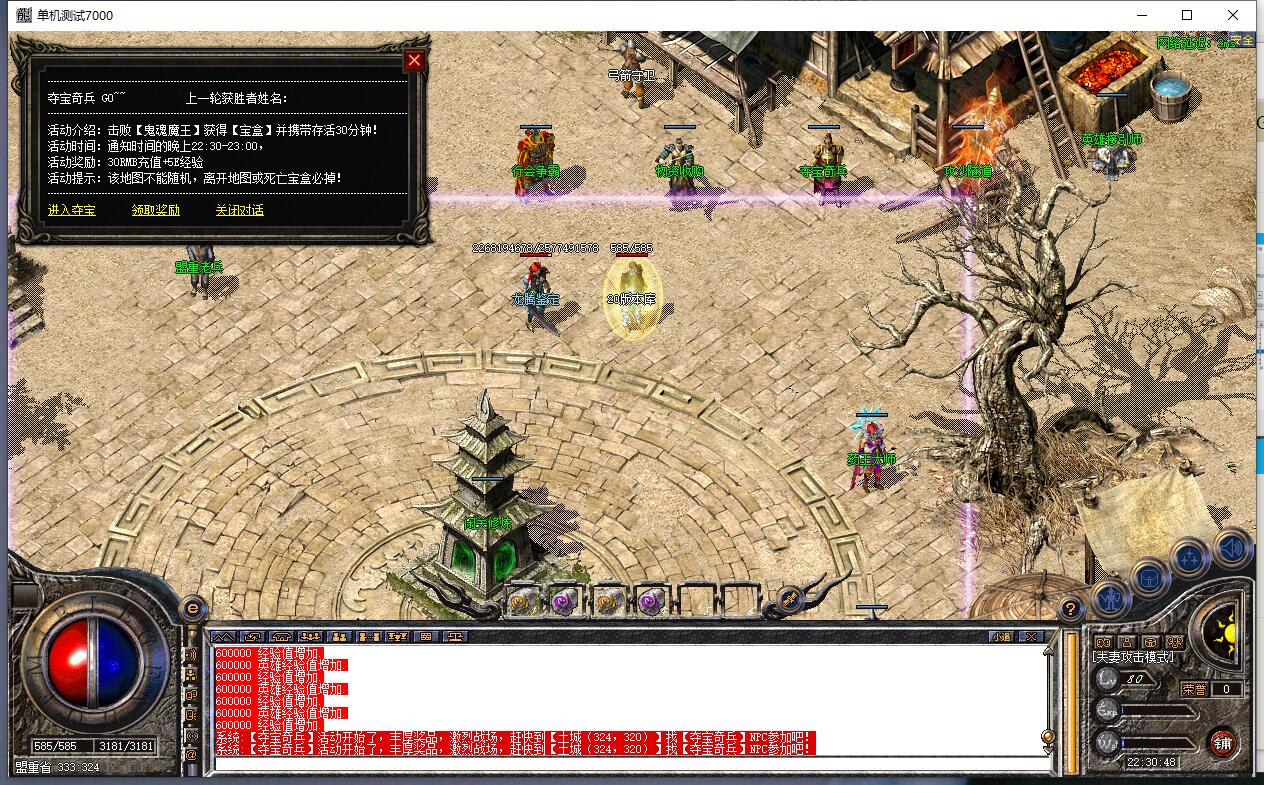Viewport: 1264px width, 785px height.
Task: Open the character panel round button
Action: click(x=1110, y=598)
